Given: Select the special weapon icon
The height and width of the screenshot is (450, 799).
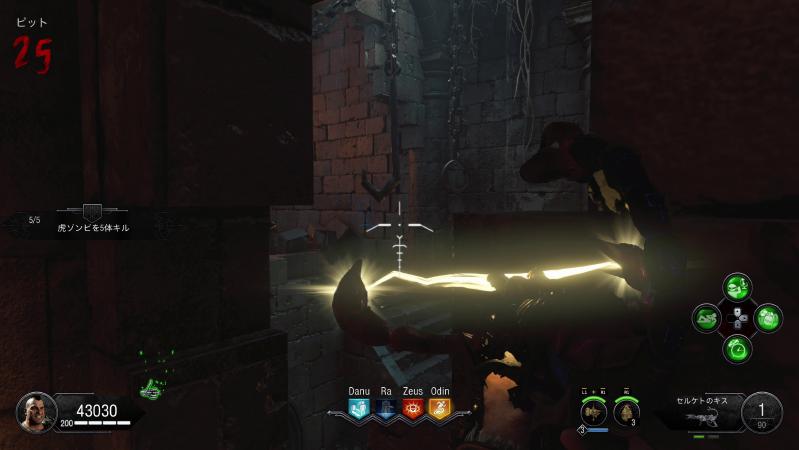Looking at the screenshot, I should coord(593,412).
